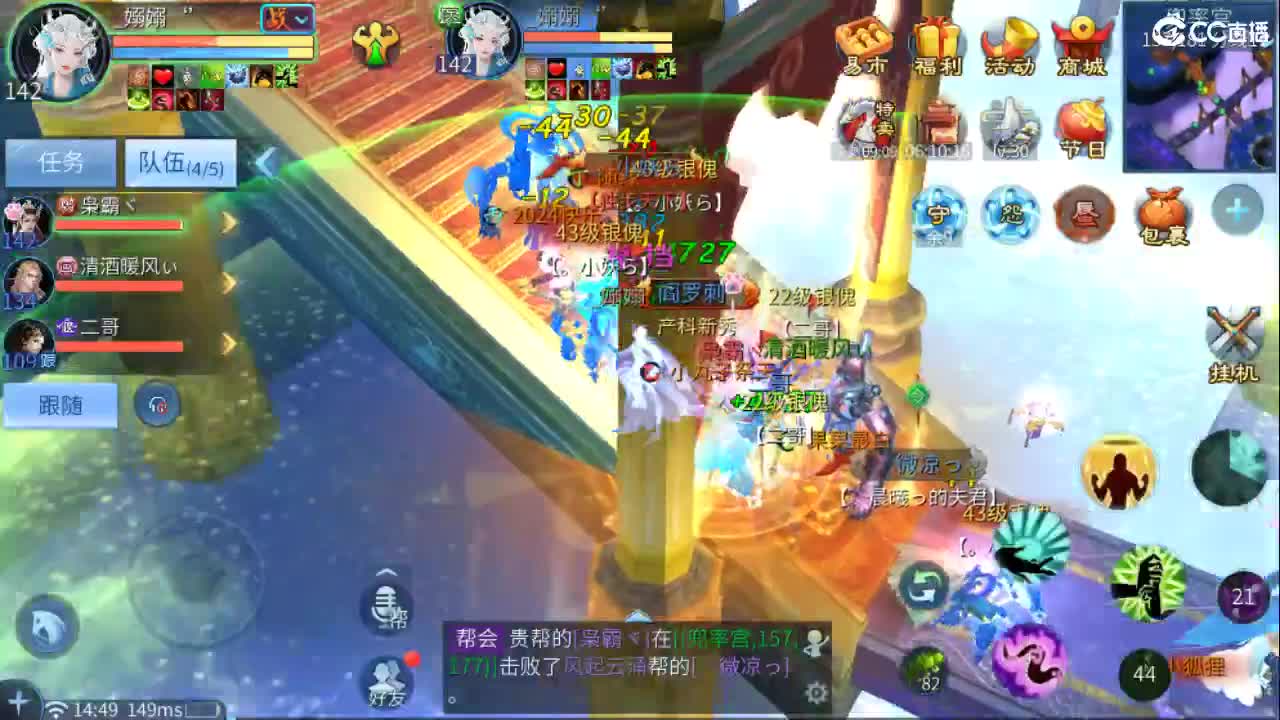Toggle the 昼 day/night indicator
This screenshot has width=1280, height=720.
1085,213
